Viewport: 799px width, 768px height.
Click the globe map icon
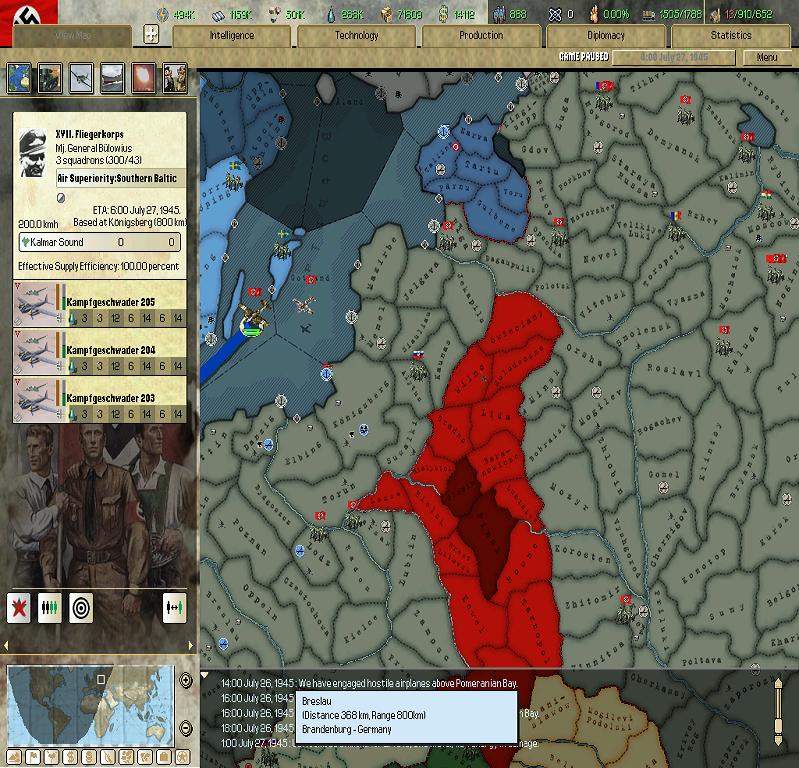(x=19, y=77)
